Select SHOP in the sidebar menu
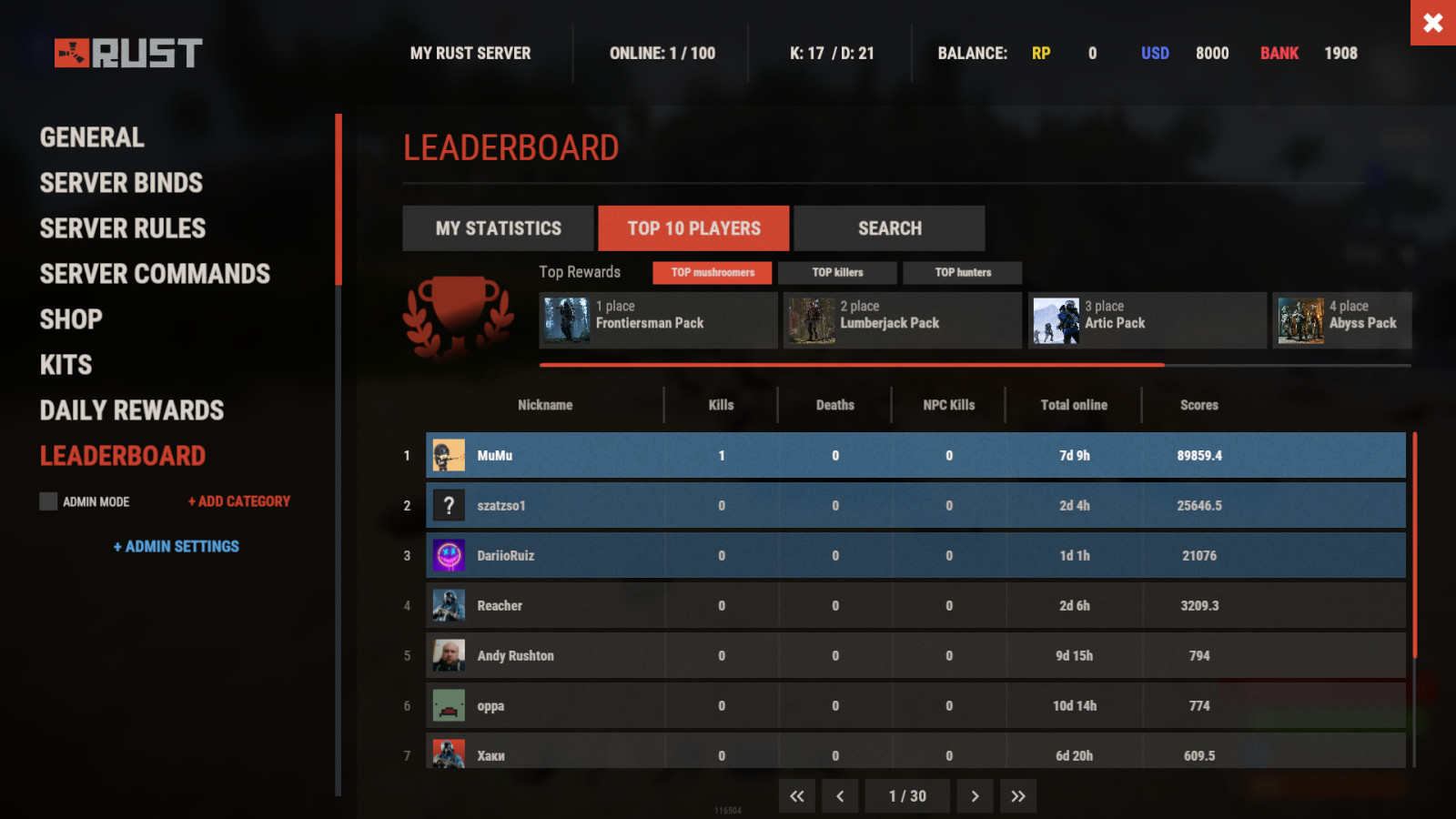The width and height of the screenshot is (1456, 819). pyautogui.click(x=71, y=319)
